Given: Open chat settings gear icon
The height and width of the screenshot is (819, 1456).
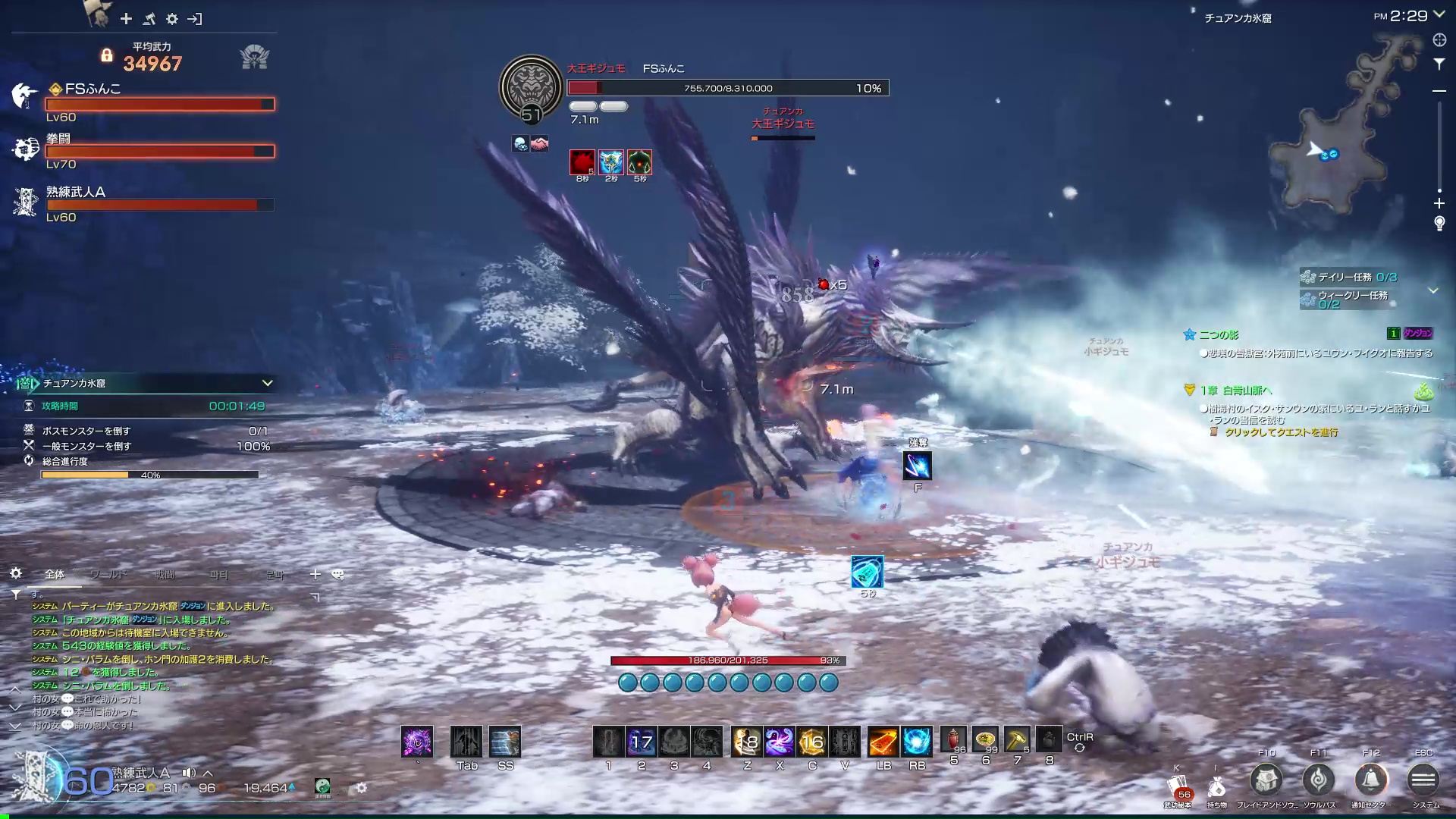Looking at the screenshot, I should click(16, 573).
